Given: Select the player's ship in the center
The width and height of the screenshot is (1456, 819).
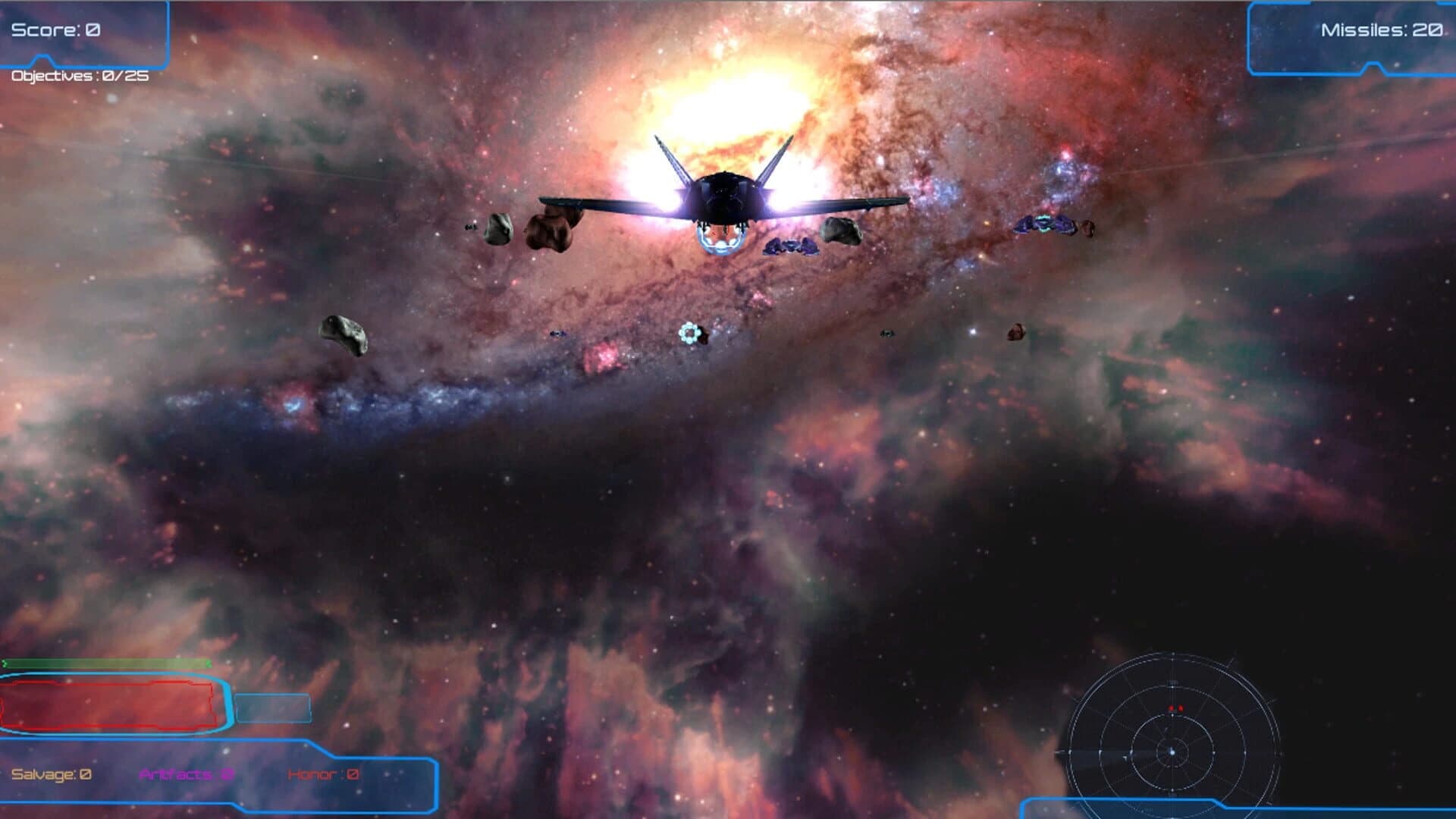Looking at the screenshot, I should [724, 197].
